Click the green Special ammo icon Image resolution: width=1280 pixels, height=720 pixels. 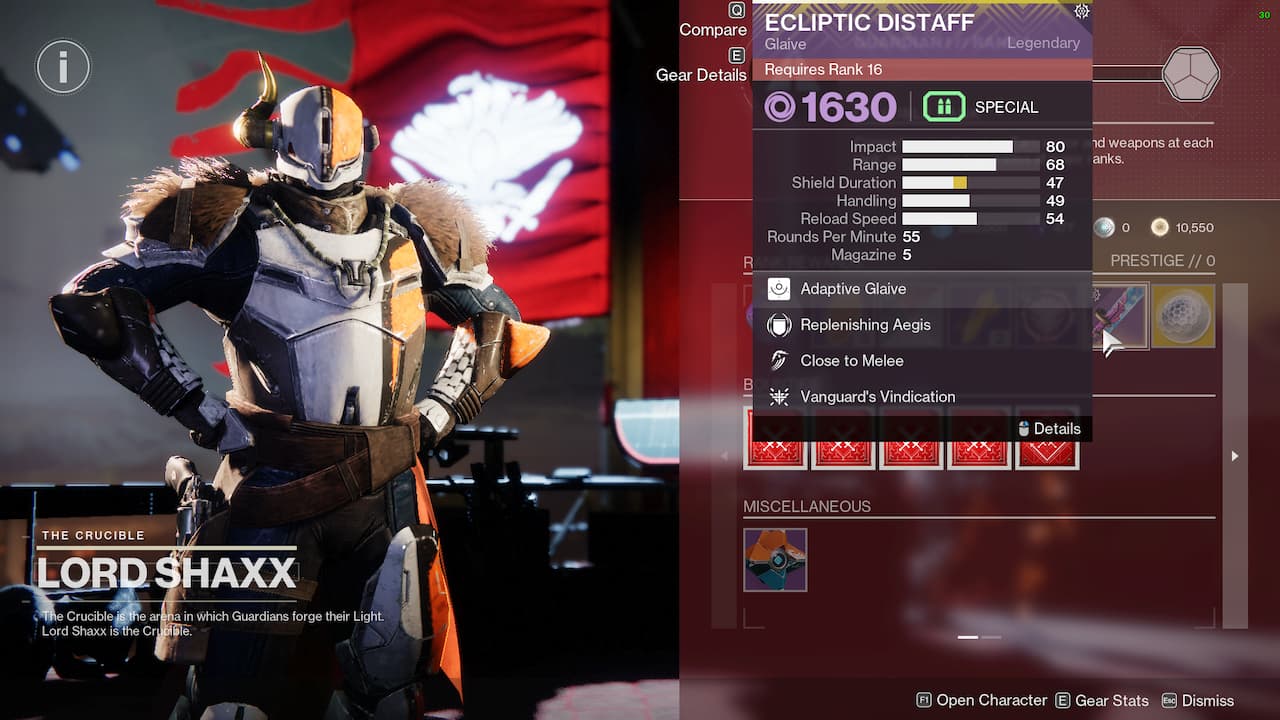pyautogui.click(x=944, y=106)
